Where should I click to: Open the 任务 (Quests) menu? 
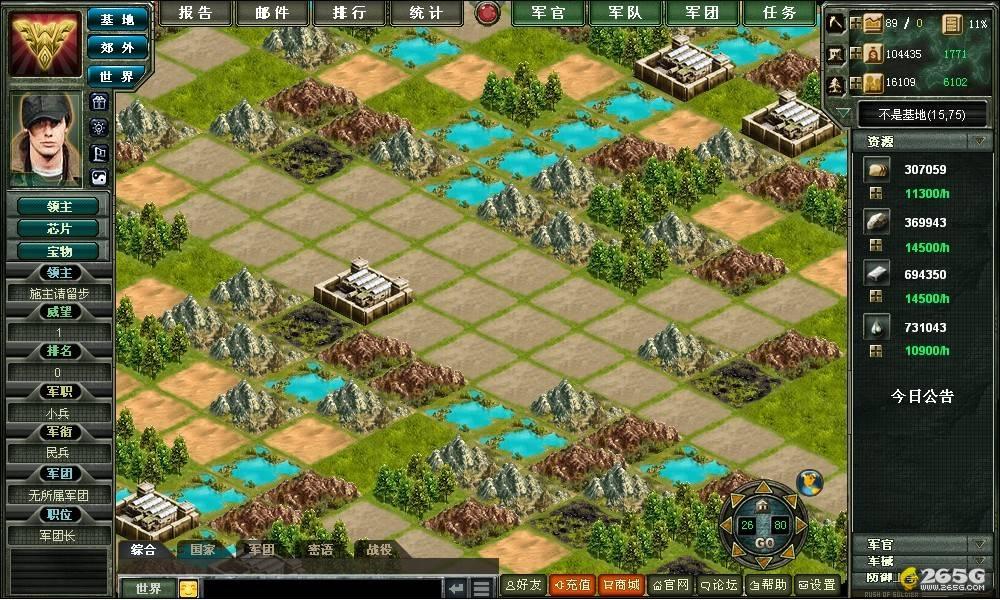[x=781, y=13]
